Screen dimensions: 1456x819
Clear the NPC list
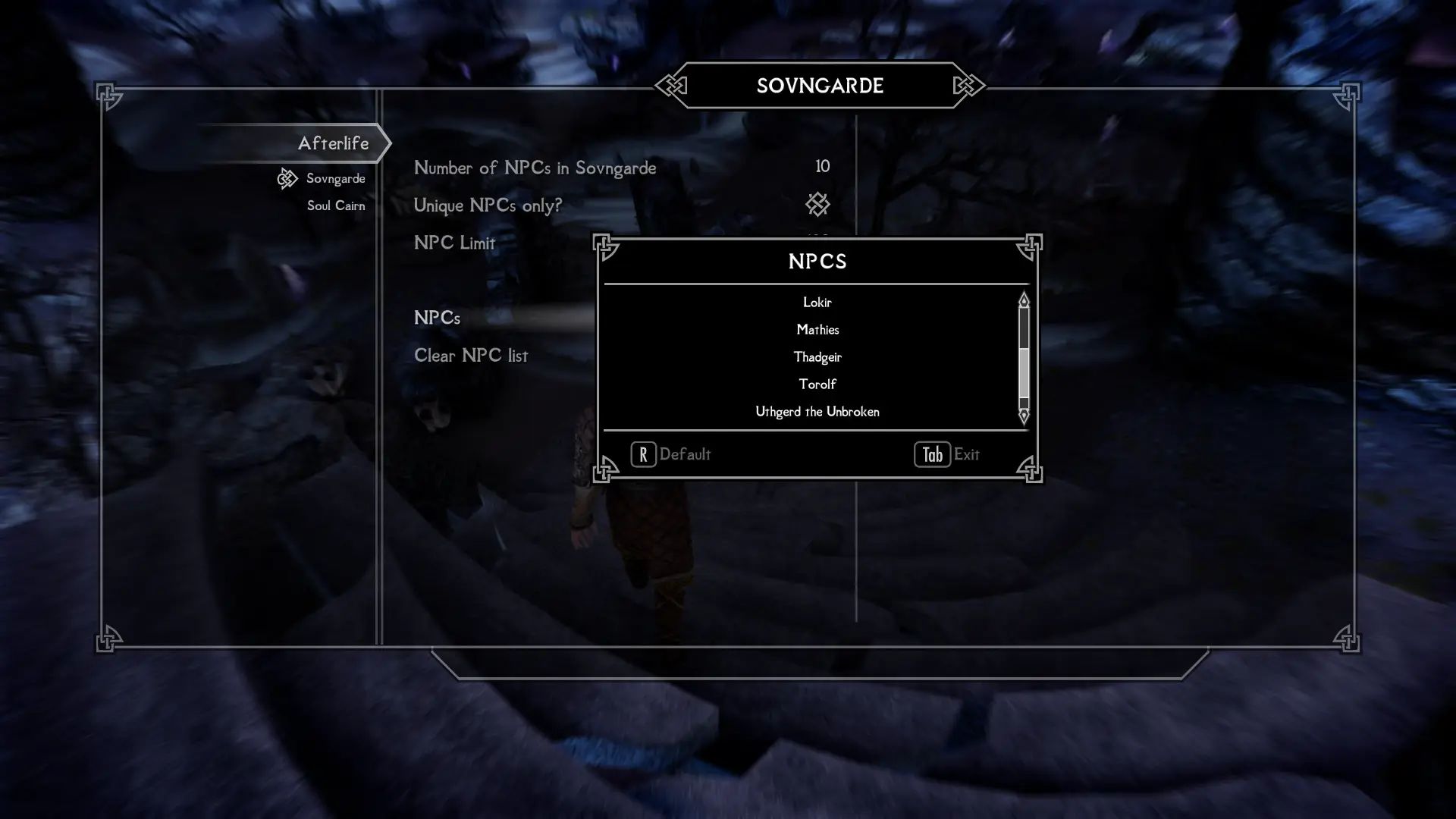(x=470, y=355)
